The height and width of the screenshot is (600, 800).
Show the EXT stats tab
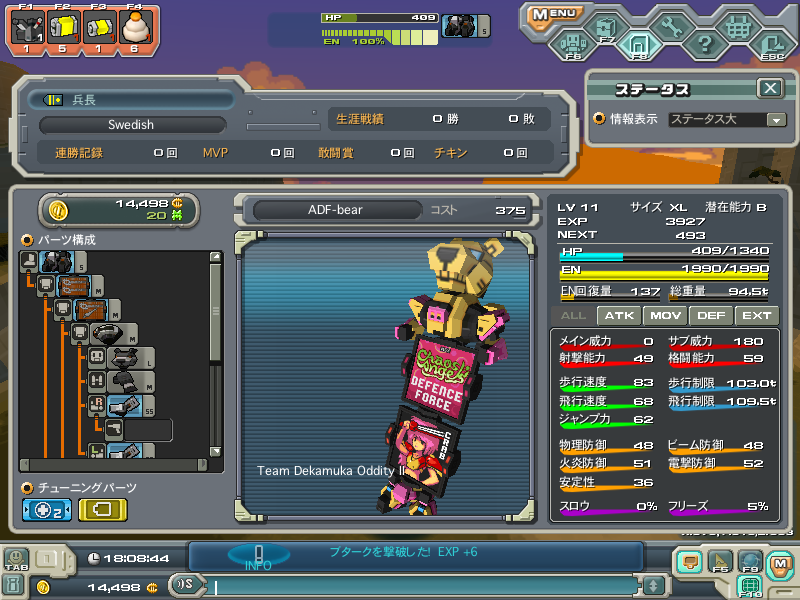pos(756,315)
